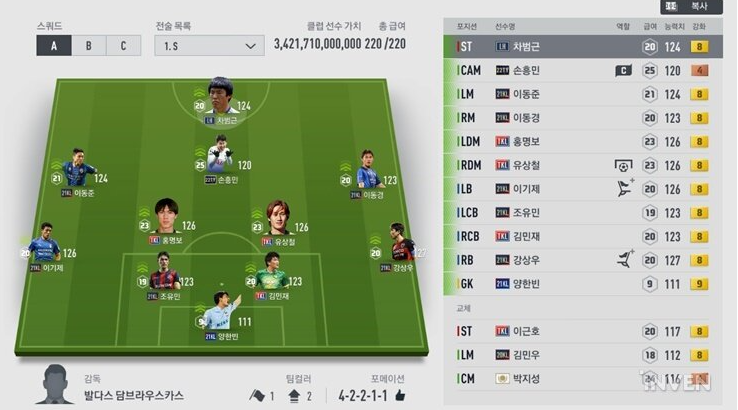Switch to squad tab A
Screen dimensions: 738x410
53,45
